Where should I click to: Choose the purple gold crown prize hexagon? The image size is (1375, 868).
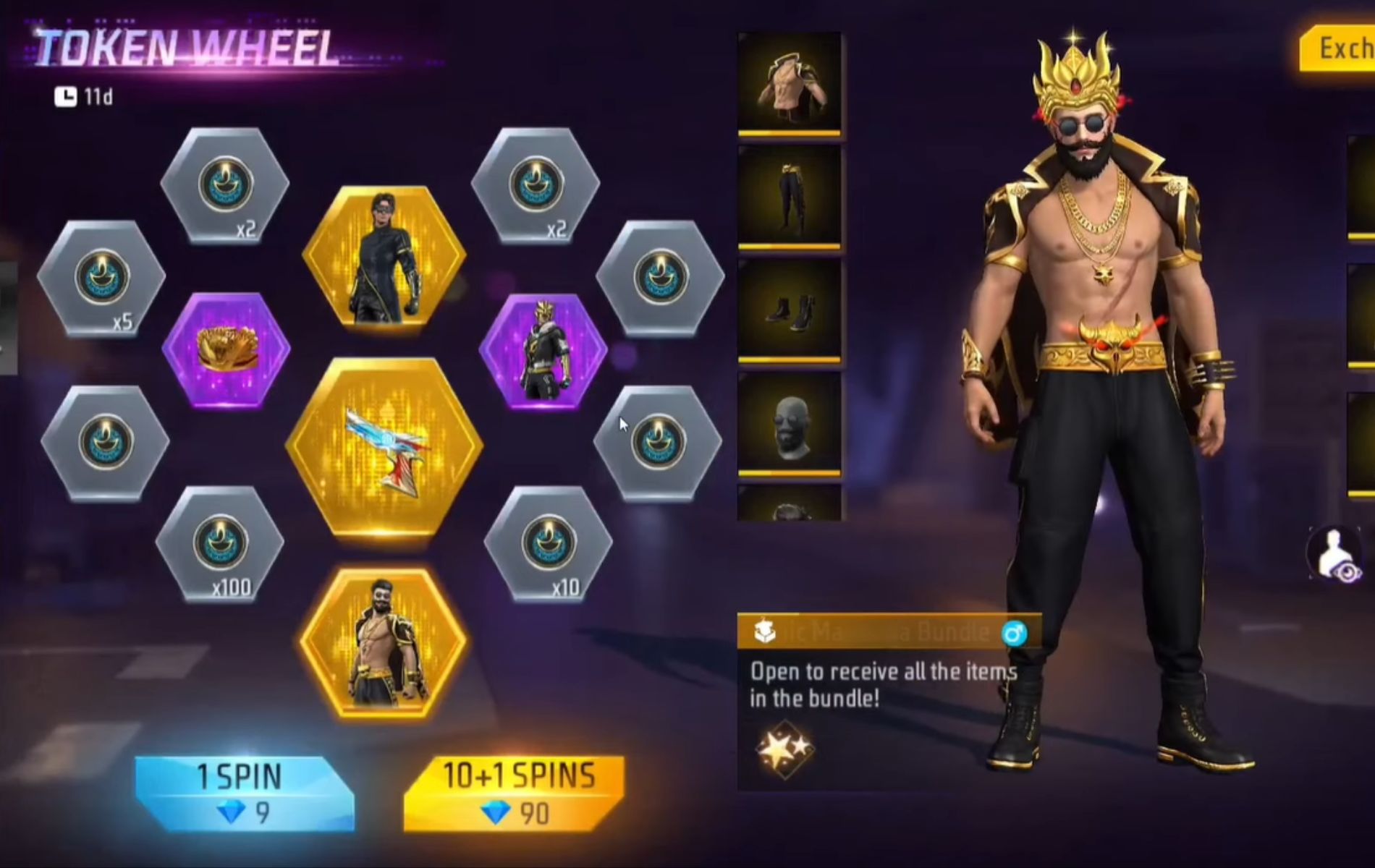[227, 351]
